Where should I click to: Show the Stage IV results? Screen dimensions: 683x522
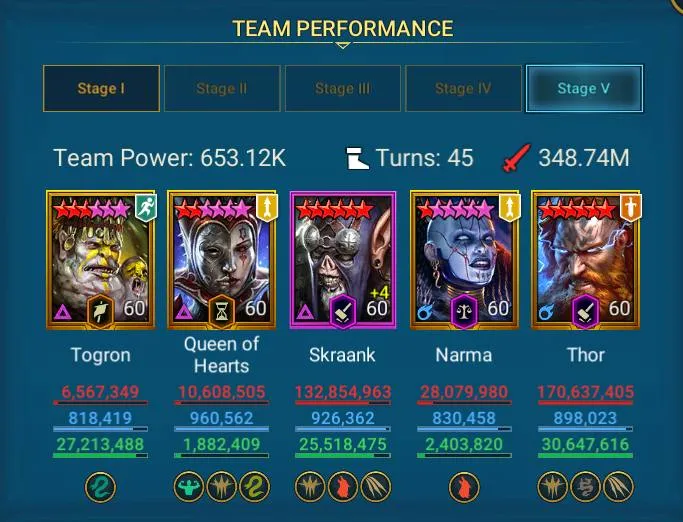463,88
